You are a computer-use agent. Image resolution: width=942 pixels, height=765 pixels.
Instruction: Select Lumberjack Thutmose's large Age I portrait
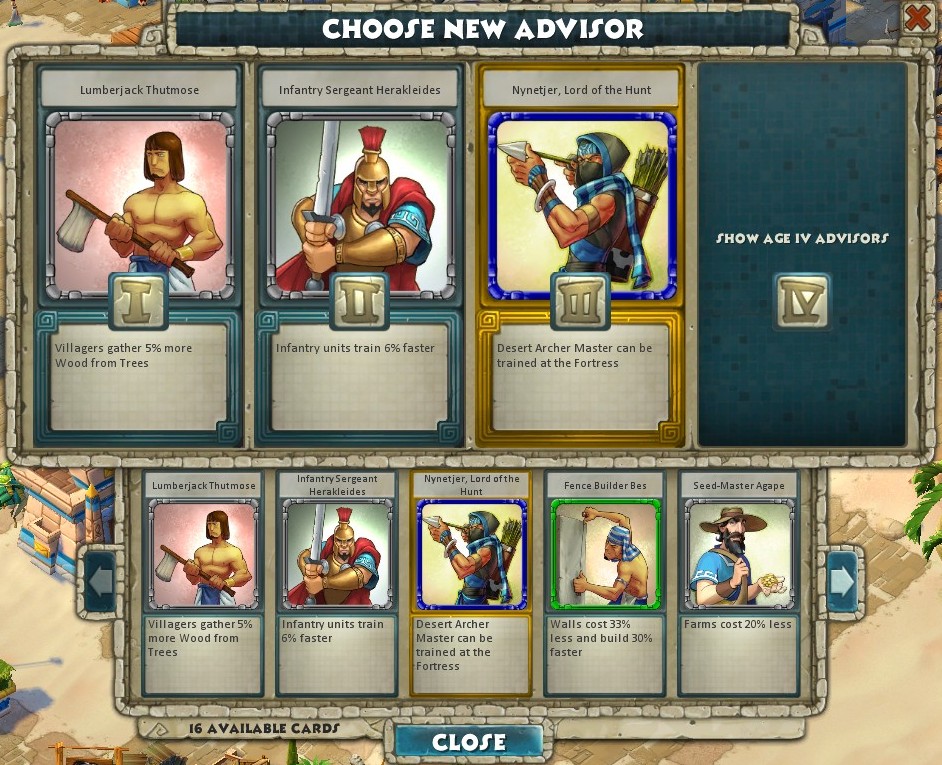click(138, 205)
